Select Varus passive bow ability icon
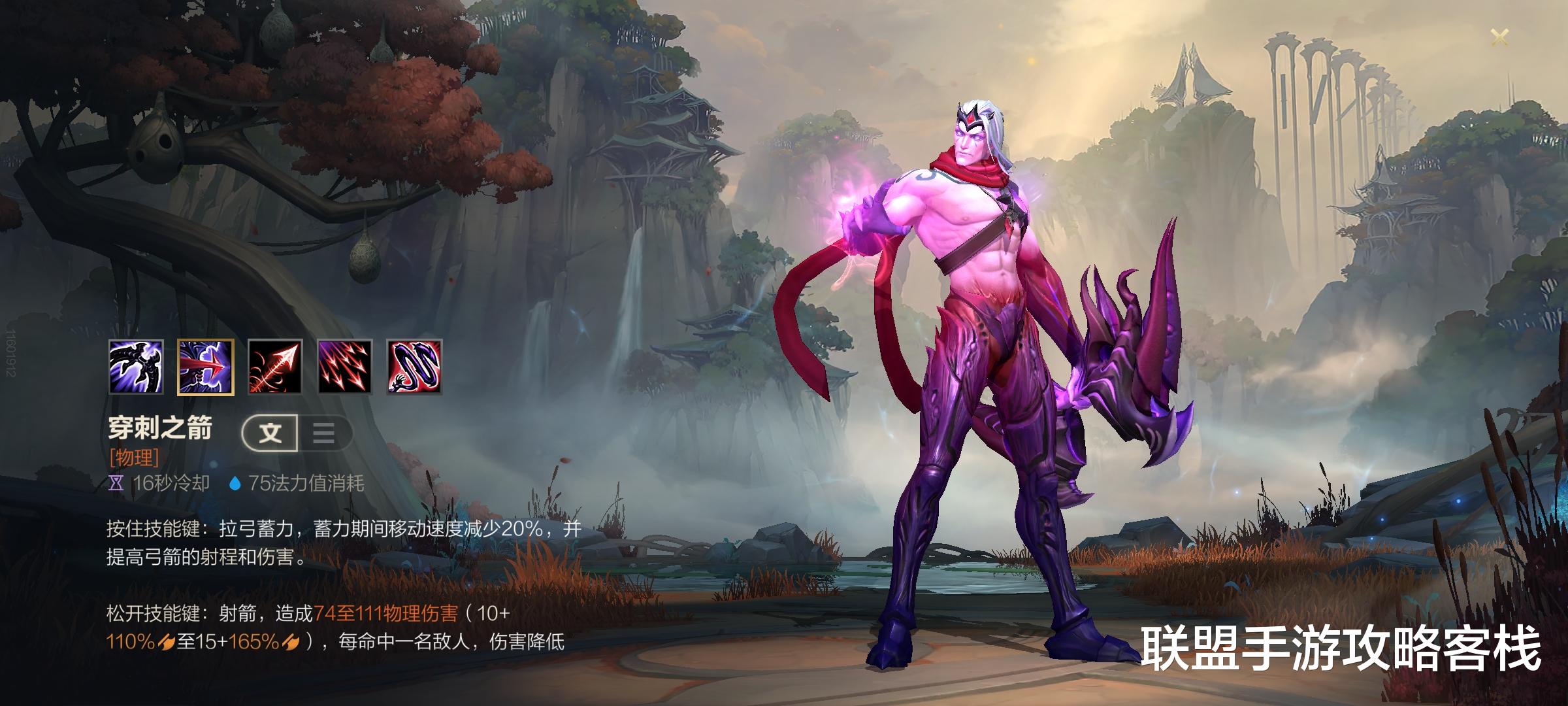Image resolution: width=1568 pixels, height=706 pixels. click(x=136, y=367)
